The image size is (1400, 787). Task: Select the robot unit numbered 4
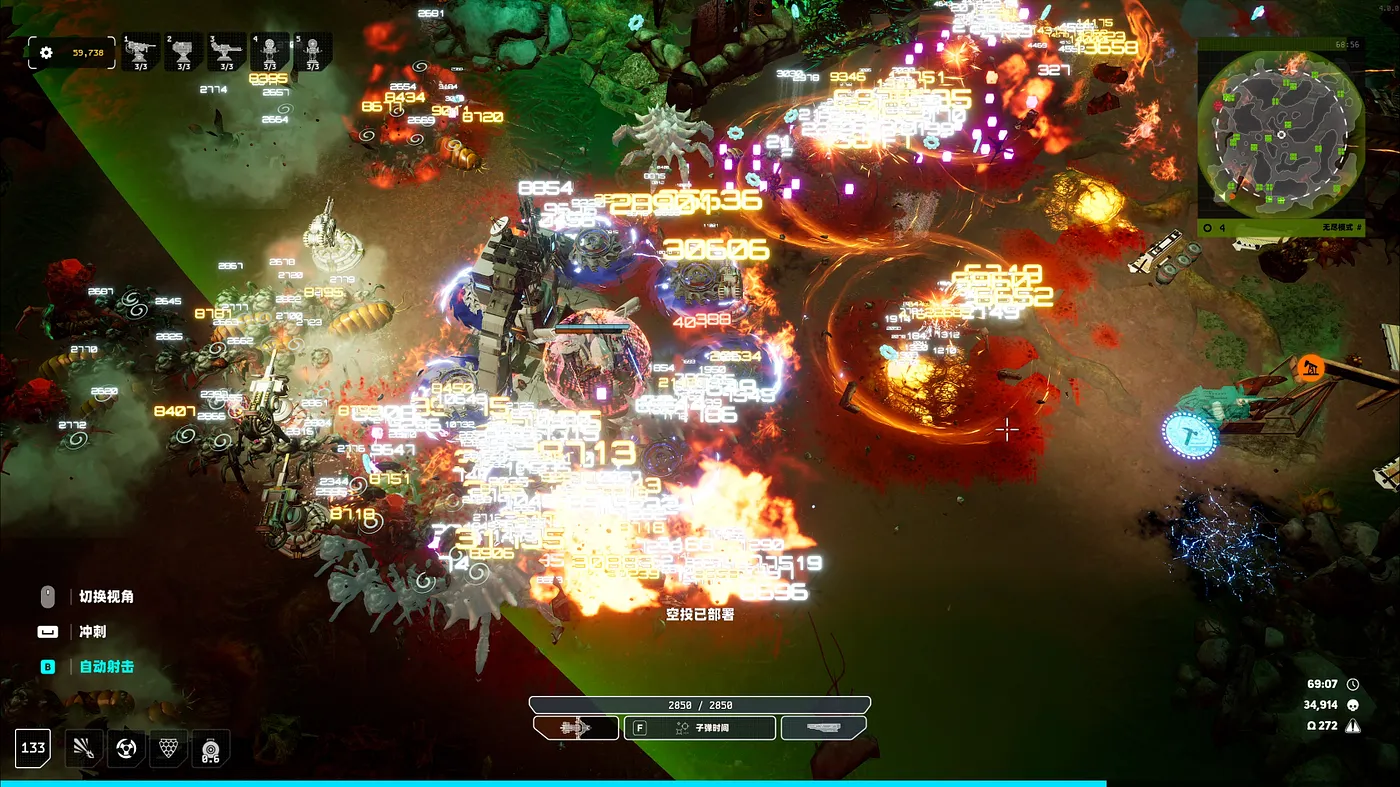pos(270,52)
